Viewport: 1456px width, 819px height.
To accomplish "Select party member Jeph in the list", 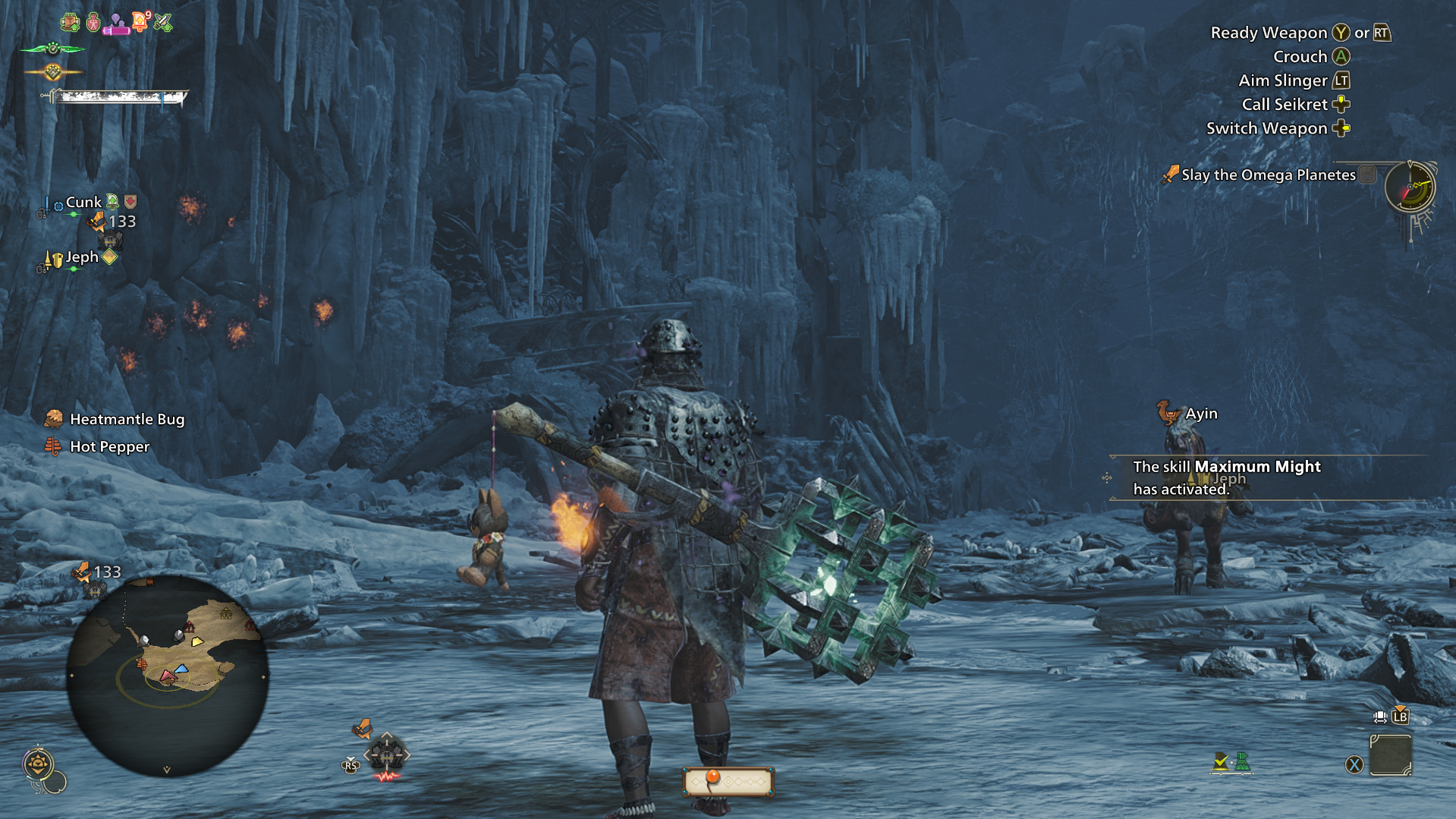I will tap(82, 257).
